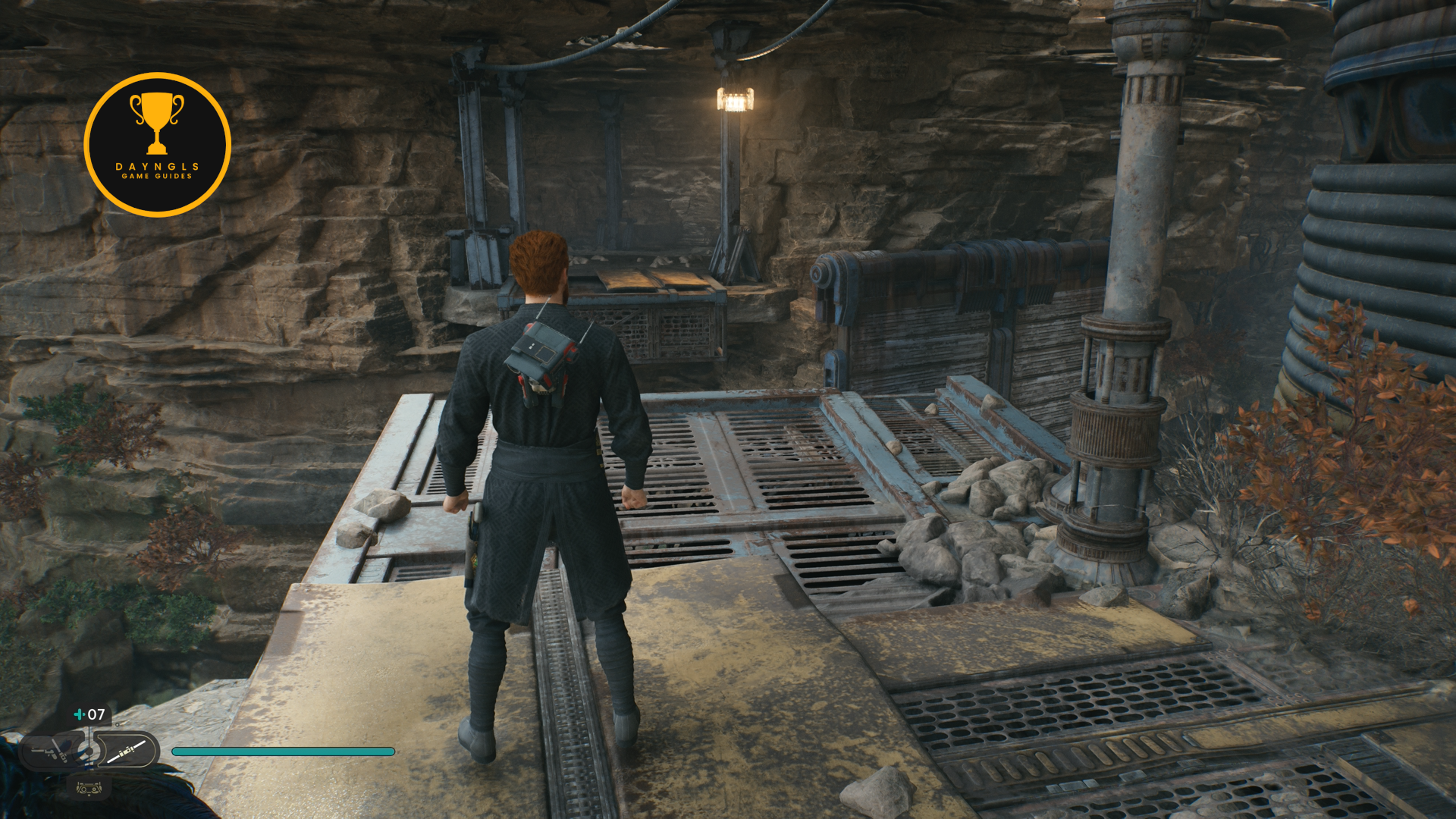The height and width of the screenshot is (819, 1456).
Task: Select the double-bladed lightsaber stance icon
Action: [127, 752]
